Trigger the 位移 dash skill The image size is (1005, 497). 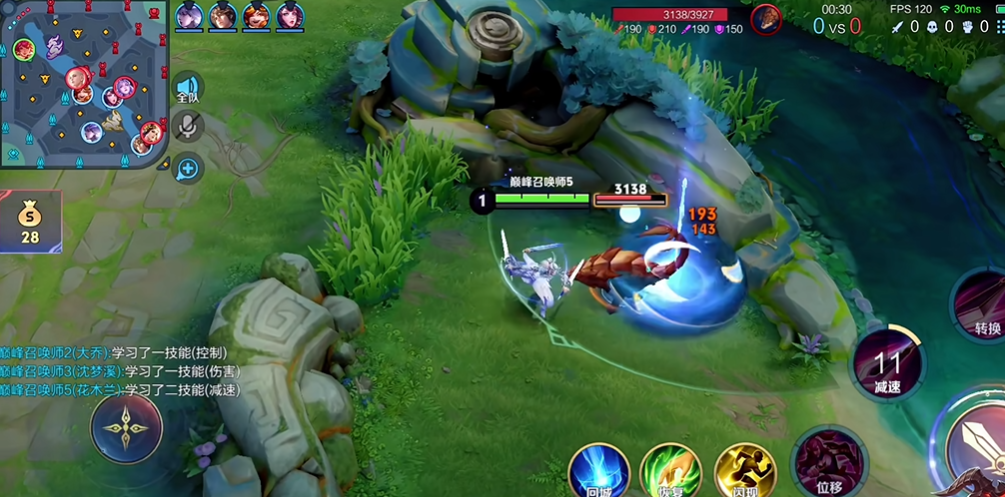coord(829,462)
